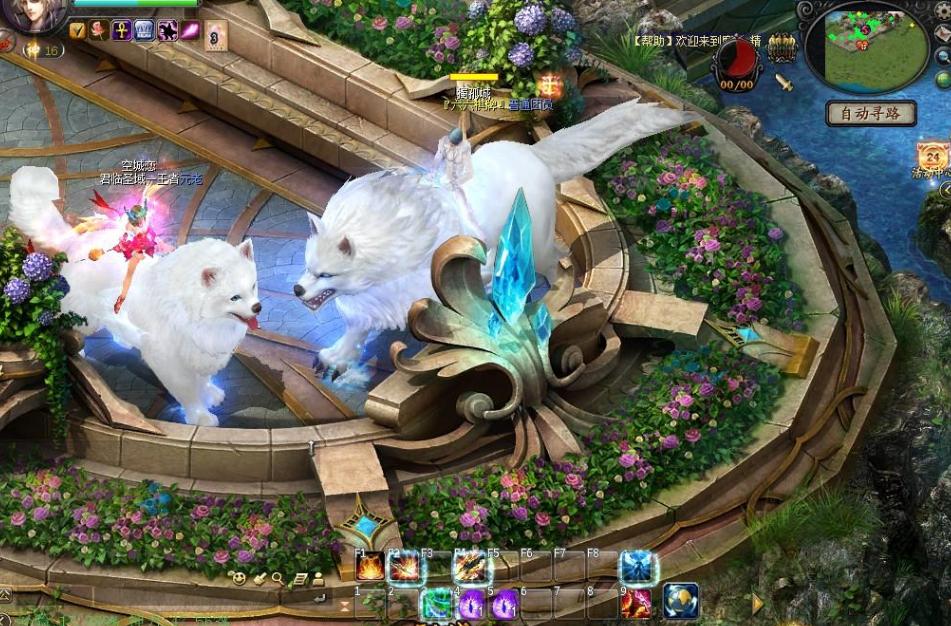Click the blue globe icon beside hotbar

tap(680, 600)
